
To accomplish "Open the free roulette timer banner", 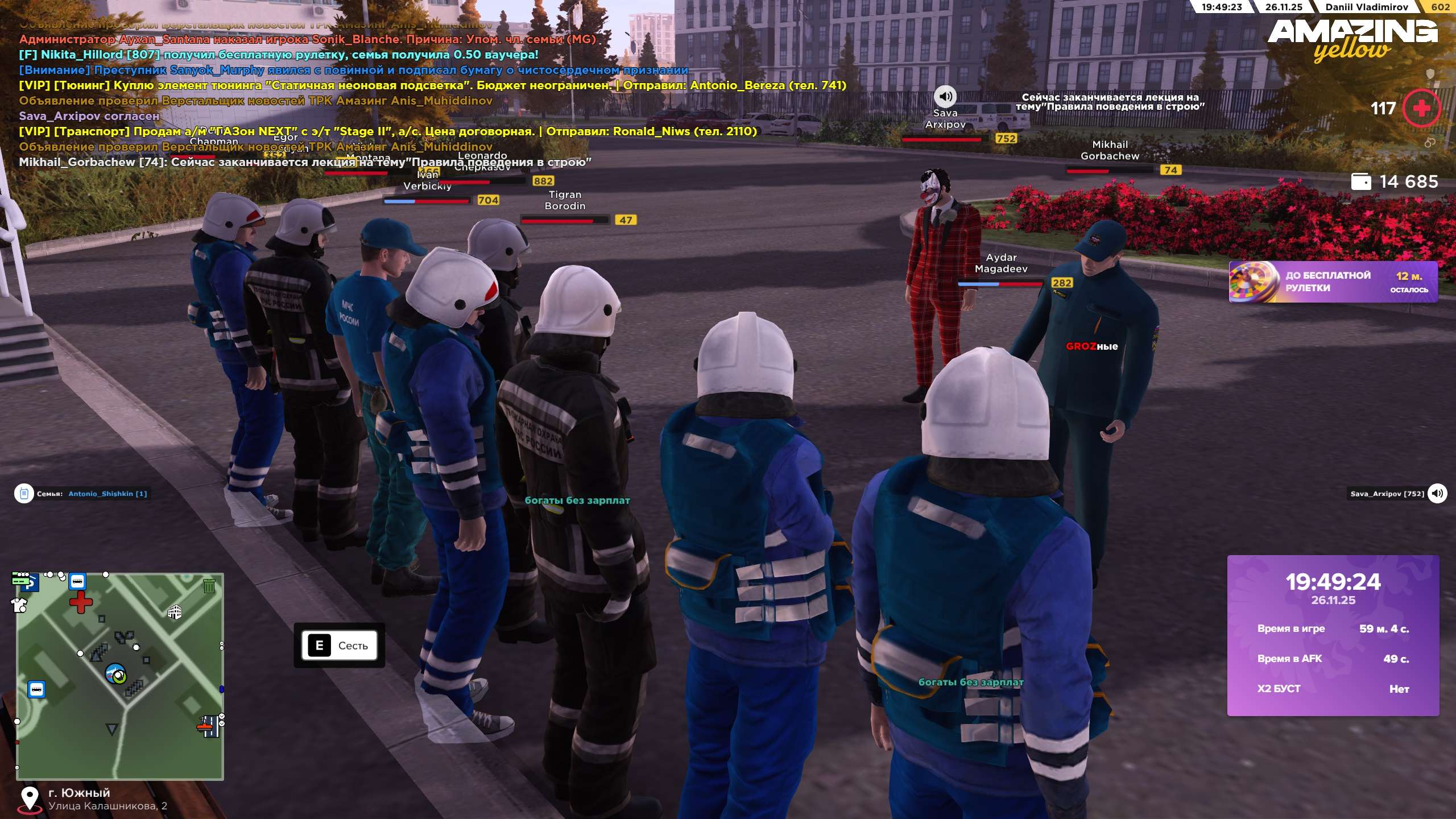I will tap(1333, 282).
